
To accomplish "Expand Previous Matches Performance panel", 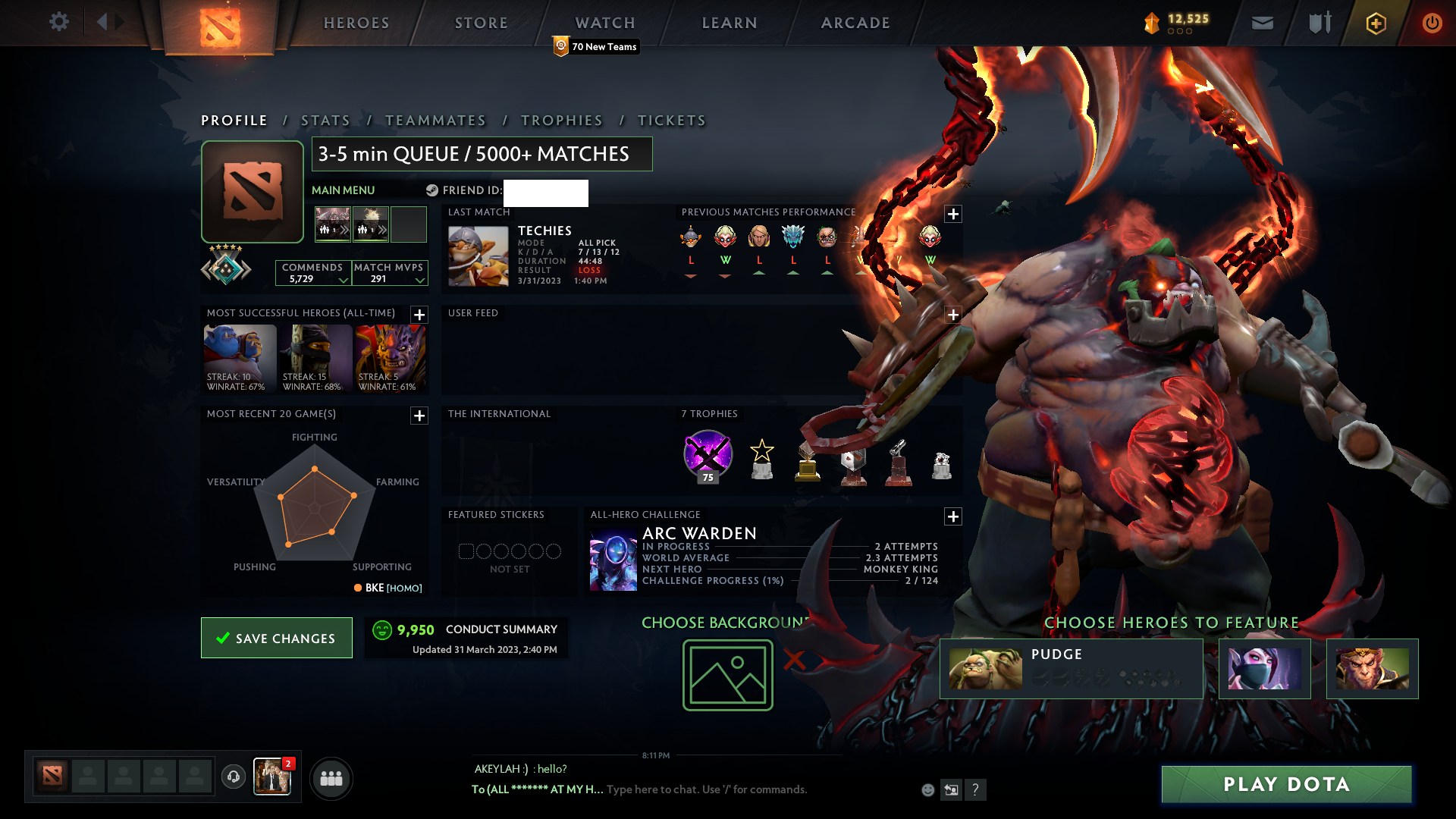I will 953,214.
